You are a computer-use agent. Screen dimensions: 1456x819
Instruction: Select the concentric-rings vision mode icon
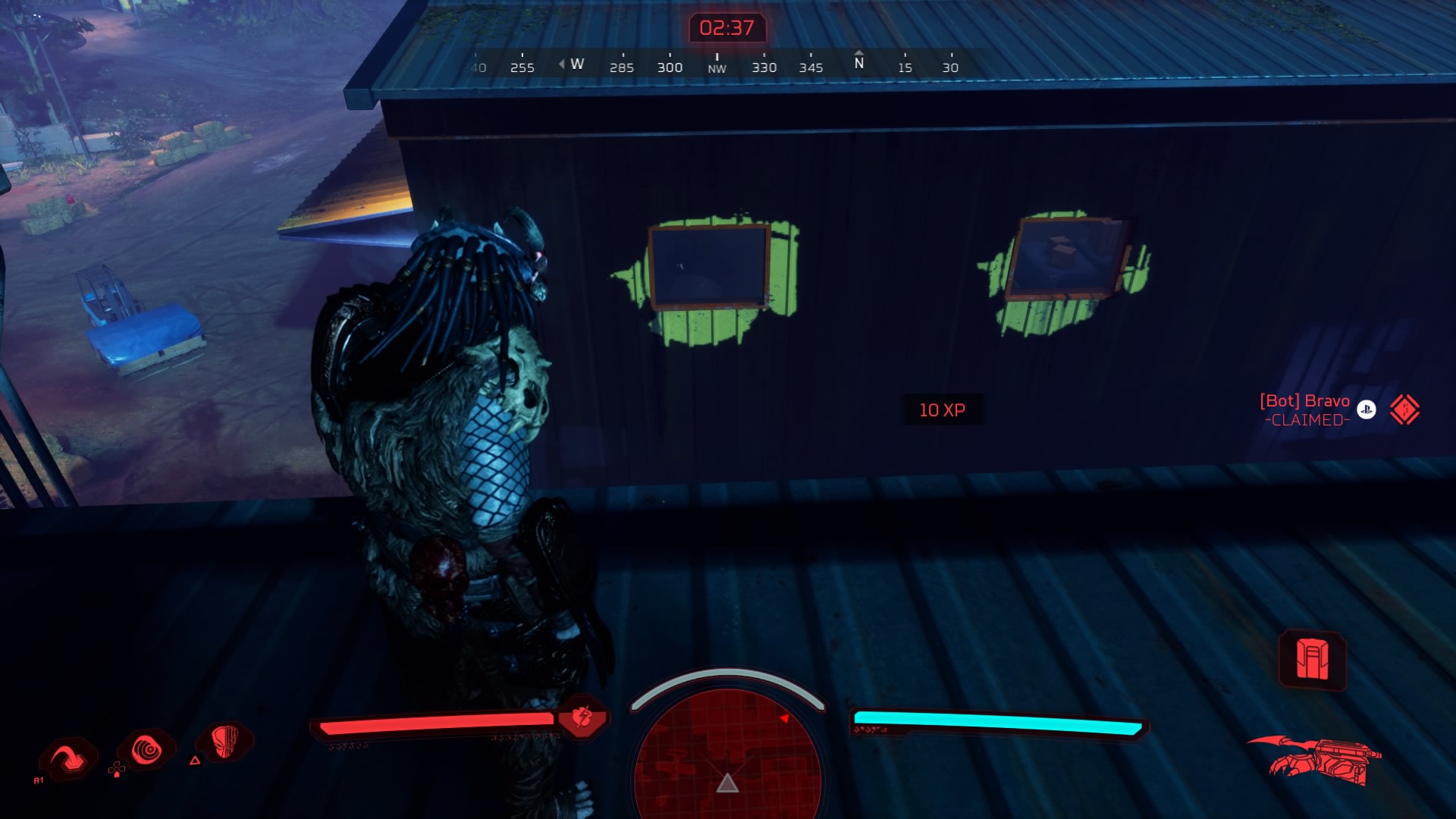[147, 751]
